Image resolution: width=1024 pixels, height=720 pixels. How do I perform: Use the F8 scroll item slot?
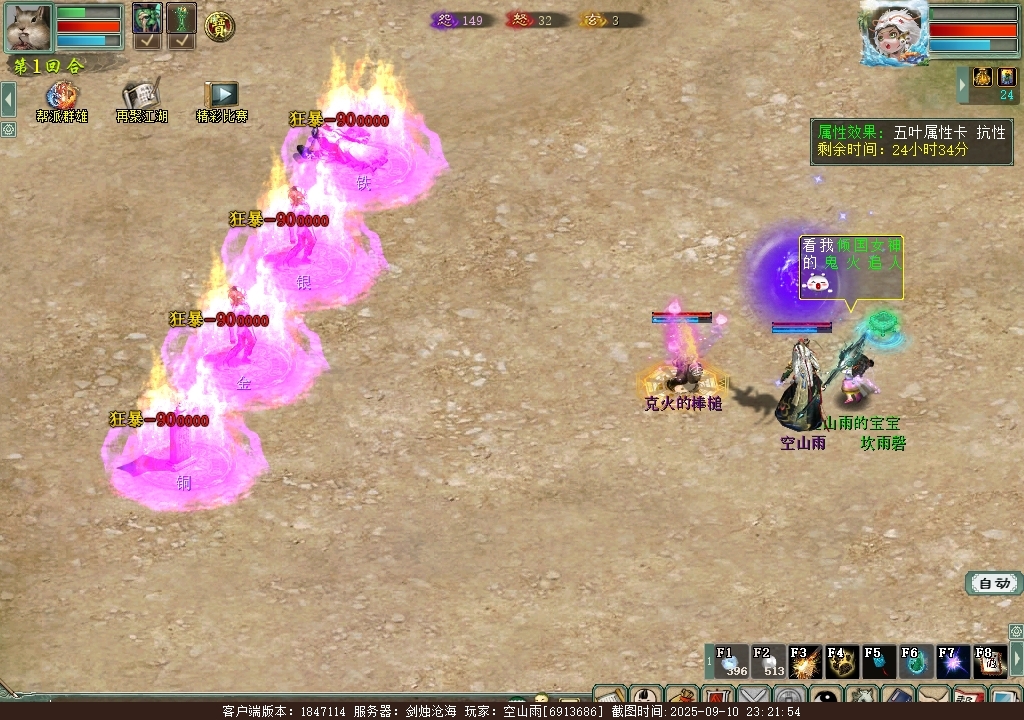[x=989, y=662]
